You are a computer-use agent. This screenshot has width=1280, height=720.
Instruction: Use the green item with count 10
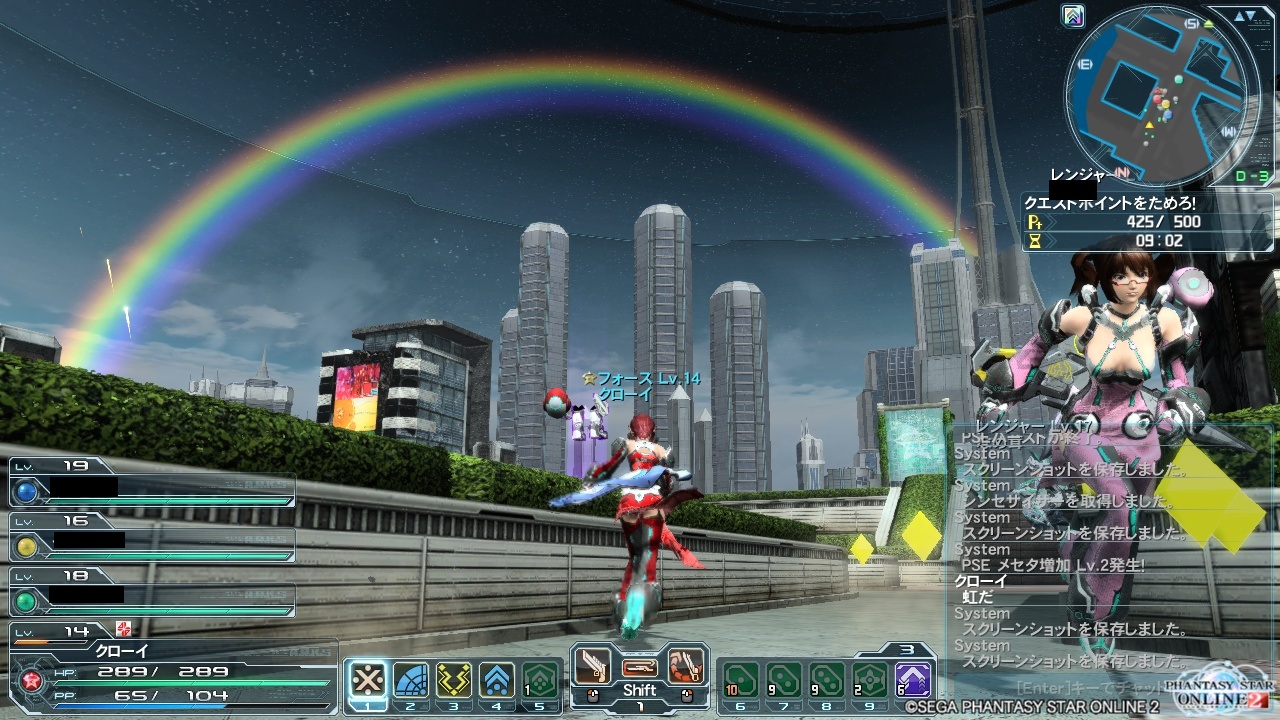tap(740, 680)
